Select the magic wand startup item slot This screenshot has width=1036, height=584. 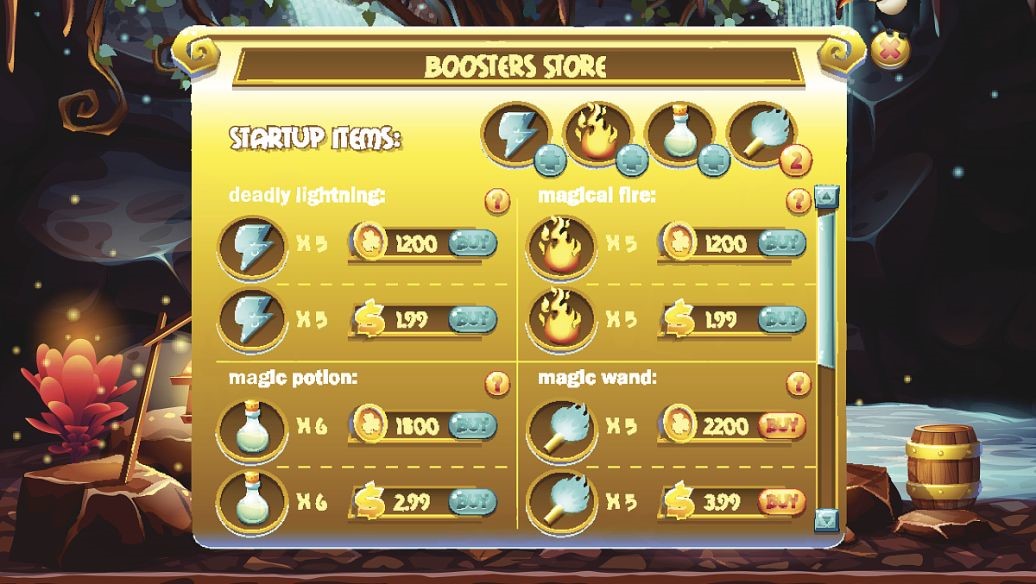[x=761, y=132]
